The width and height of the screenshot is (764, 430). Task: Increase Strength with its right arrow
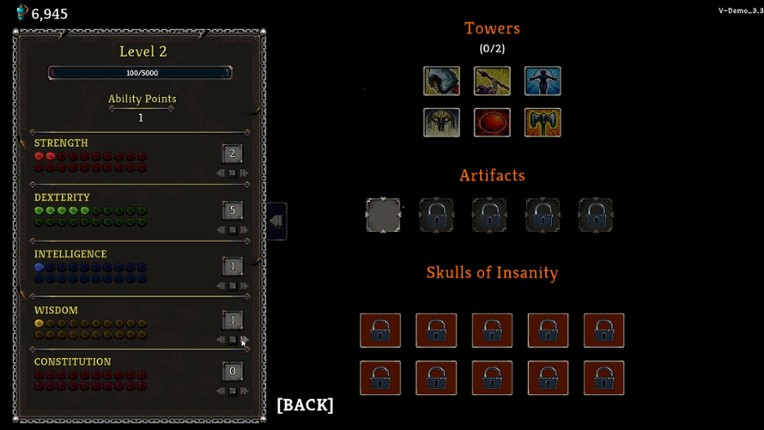click(244, 173)
